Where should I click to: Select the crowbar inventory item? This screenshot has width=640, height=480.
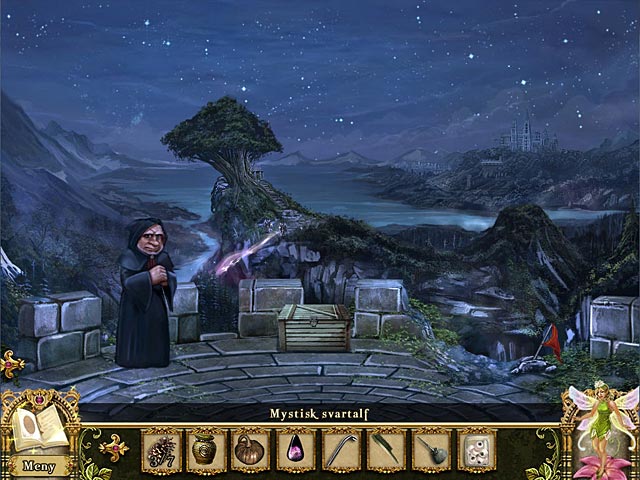(341, 449)
